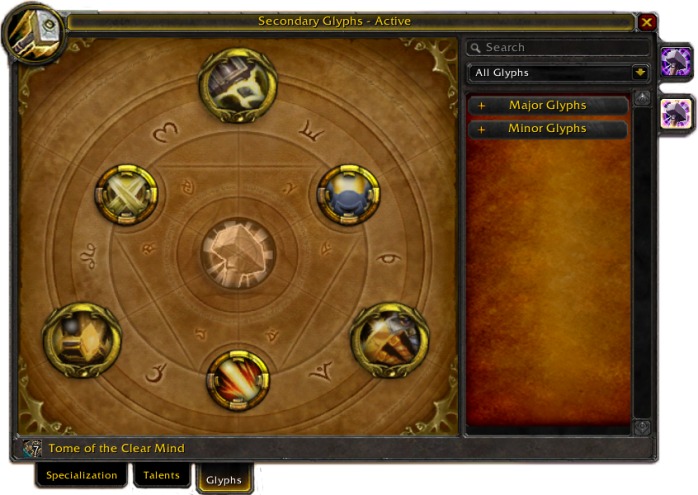This screenshot has width=698, height=495.
Task: Select the blue helmet glyph slot
Action: pyautogui.click(x=348, y=195)
